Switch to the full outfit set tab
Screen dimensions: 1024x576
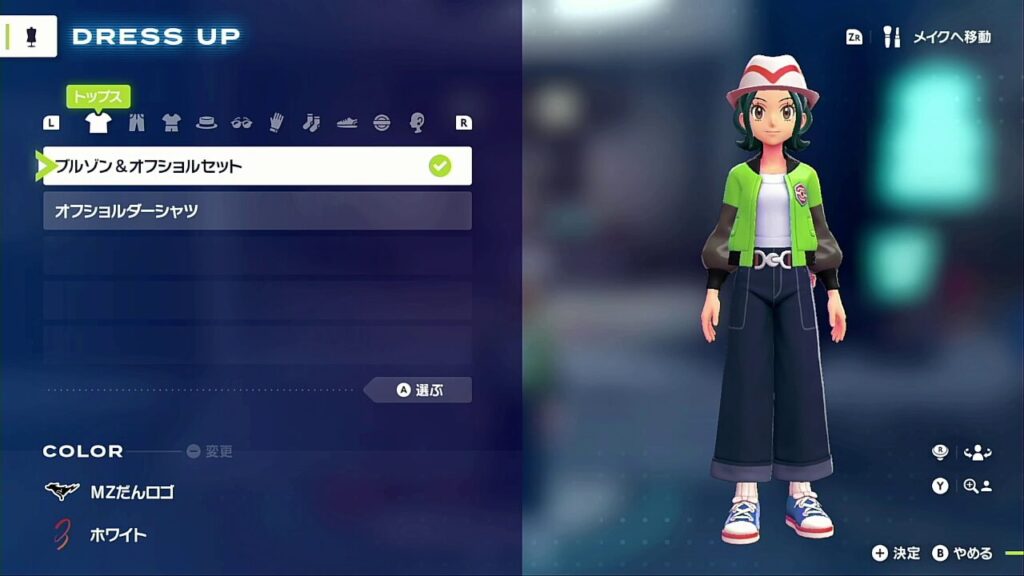(171, 123)
